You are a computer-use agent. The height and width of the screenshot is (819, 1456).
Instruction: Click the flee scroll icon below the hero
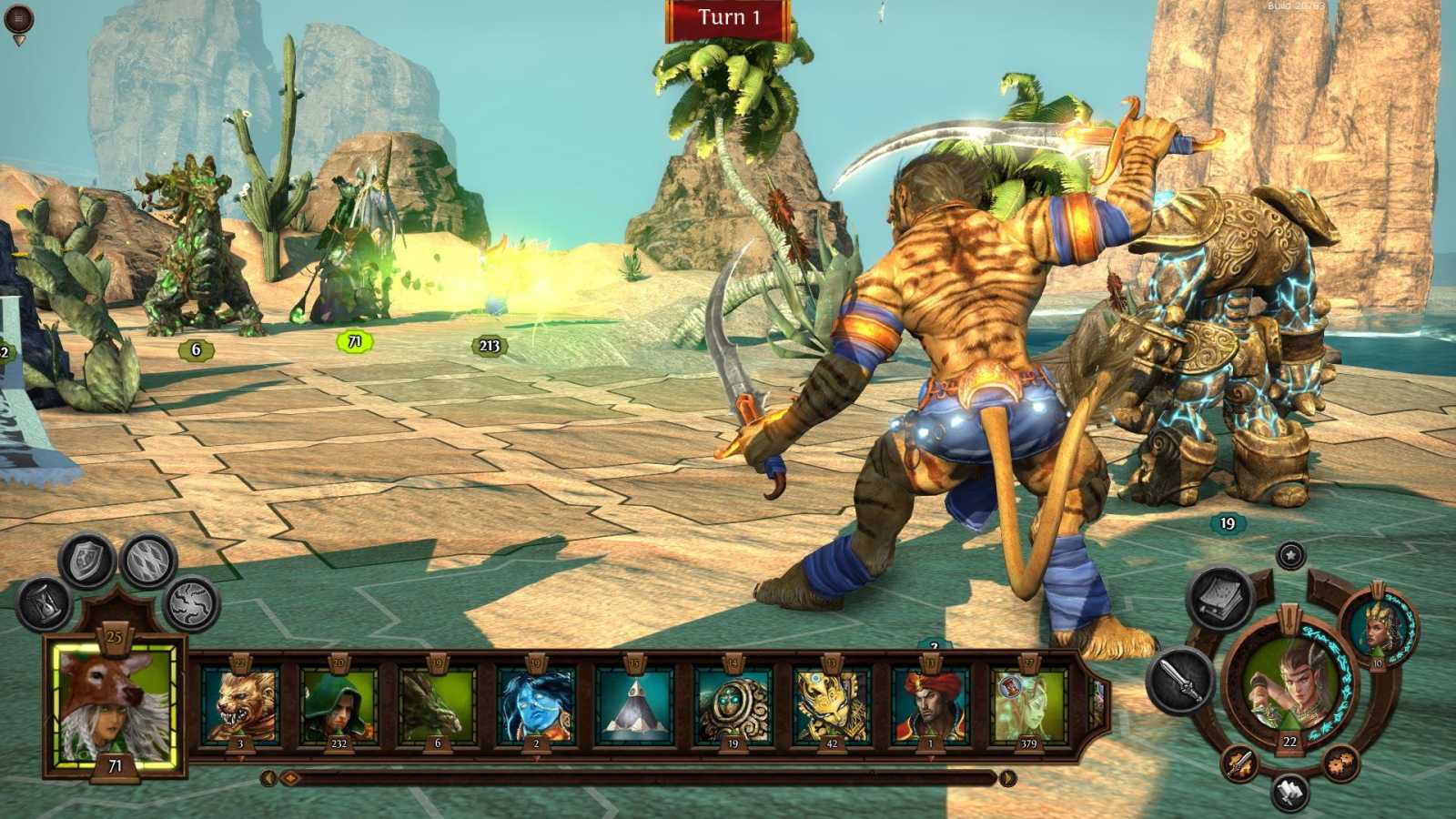[1290, 790]
